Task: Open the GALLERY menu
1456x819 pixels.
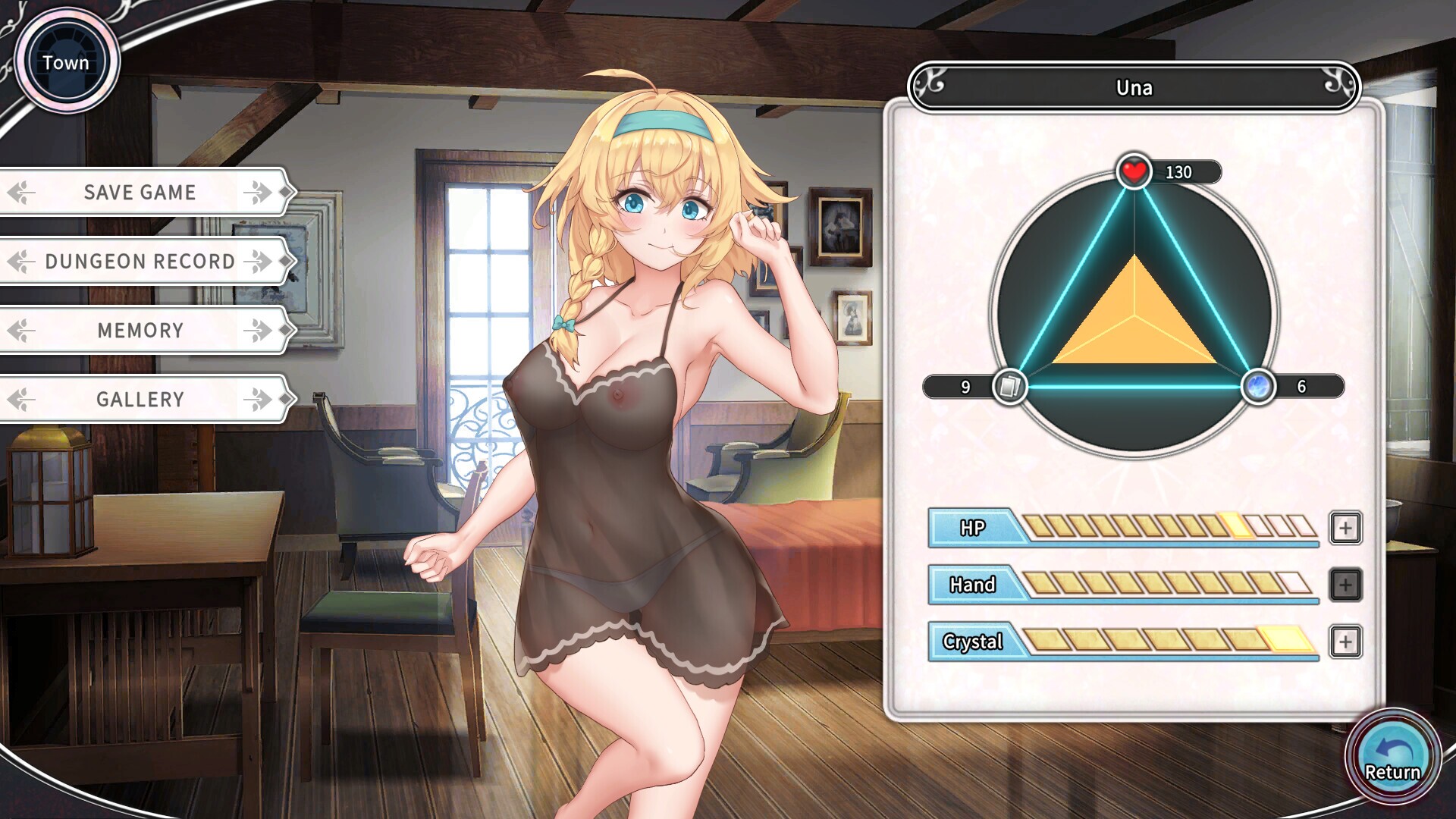Action: tap(139, 399)
